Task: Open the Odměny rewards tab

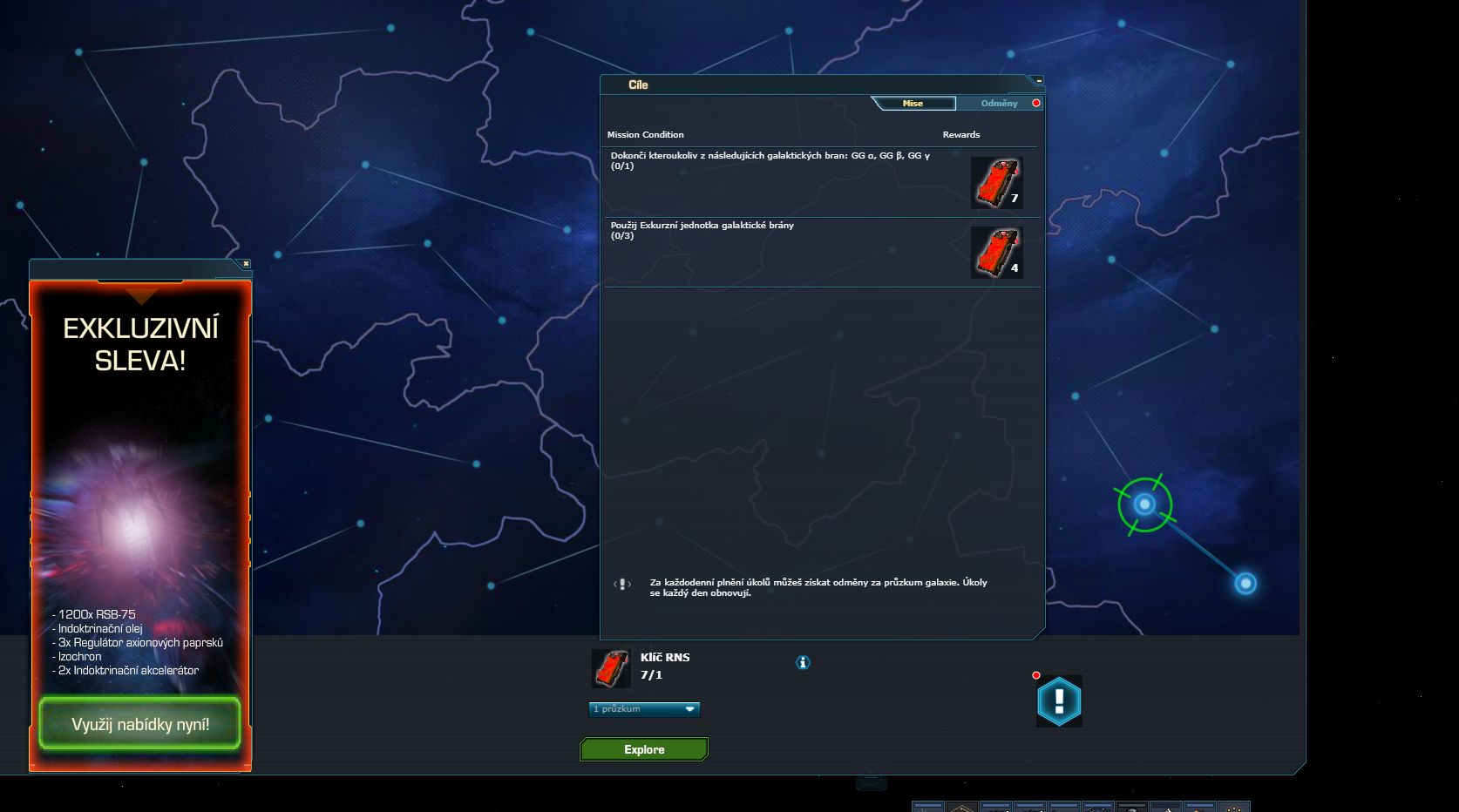Action: coord(999,104)
